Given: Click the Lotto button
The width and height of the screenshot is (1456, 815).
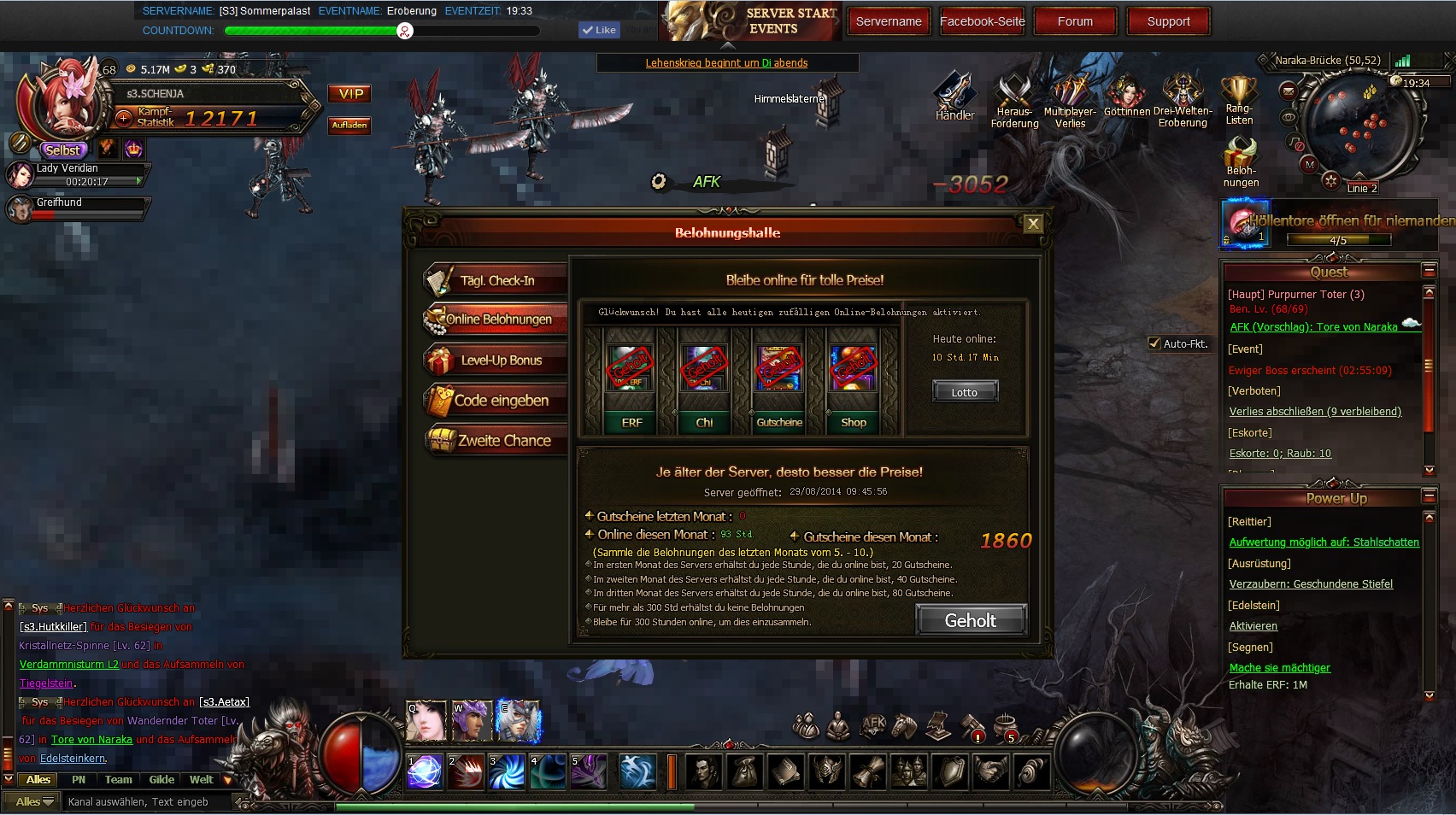Looking at the screenshot, I should point(964,392).
